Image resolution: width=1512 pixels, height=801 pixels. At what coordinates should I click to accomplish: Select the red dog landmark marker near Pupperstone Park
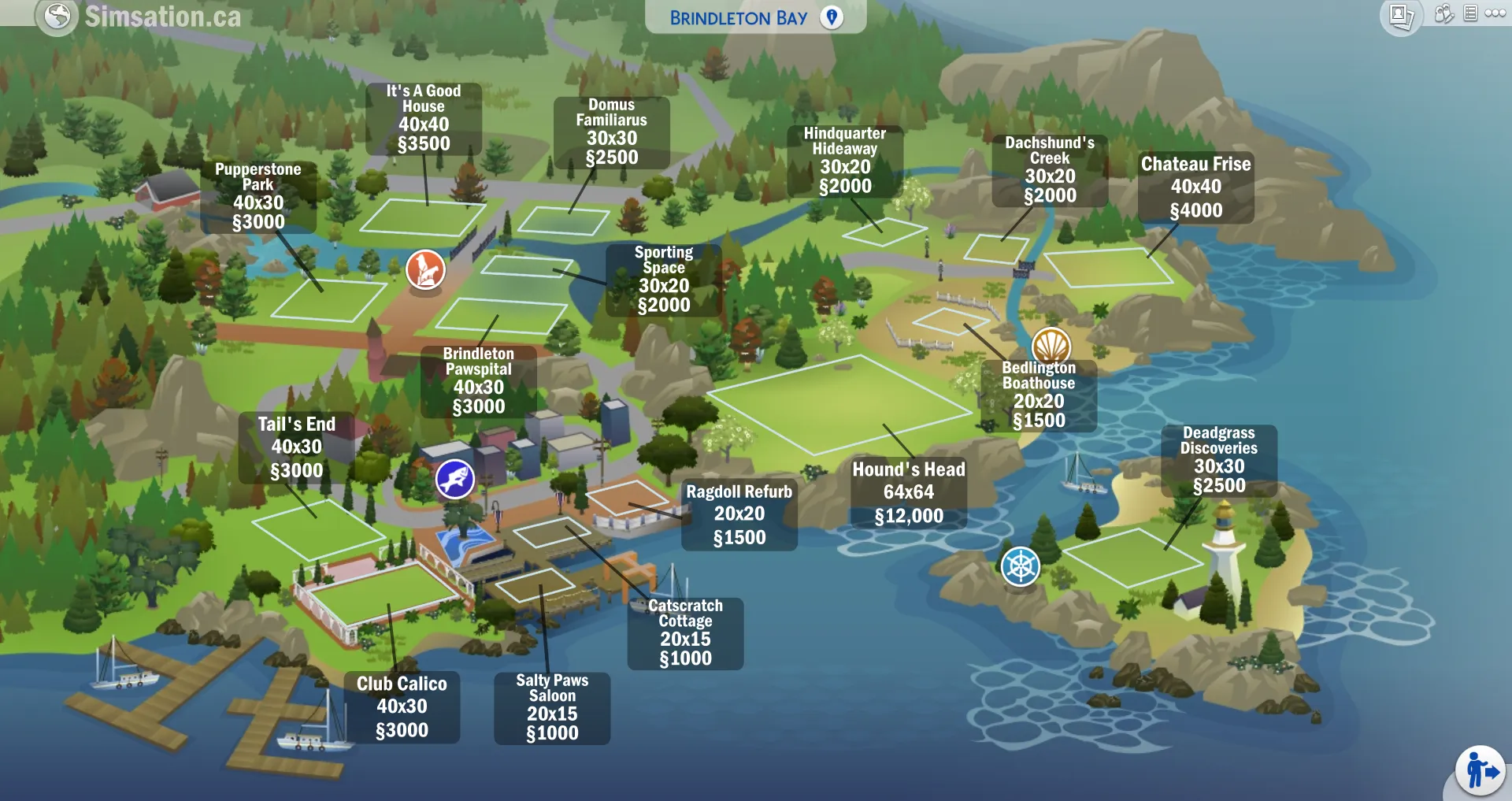425,269
